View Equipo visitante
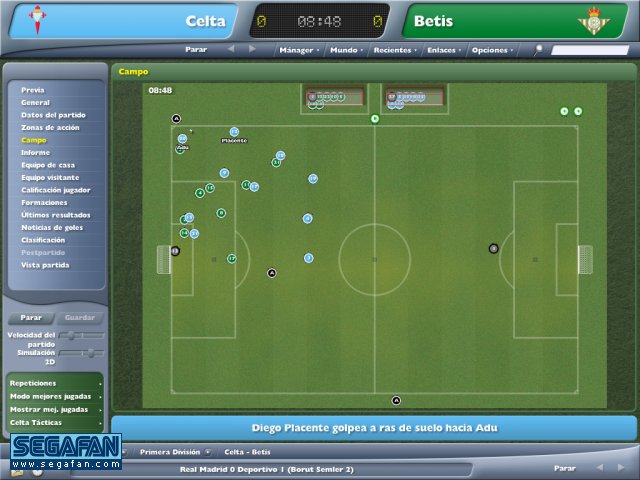The height and width of the screenshot is (480, 640). (51, 177)
